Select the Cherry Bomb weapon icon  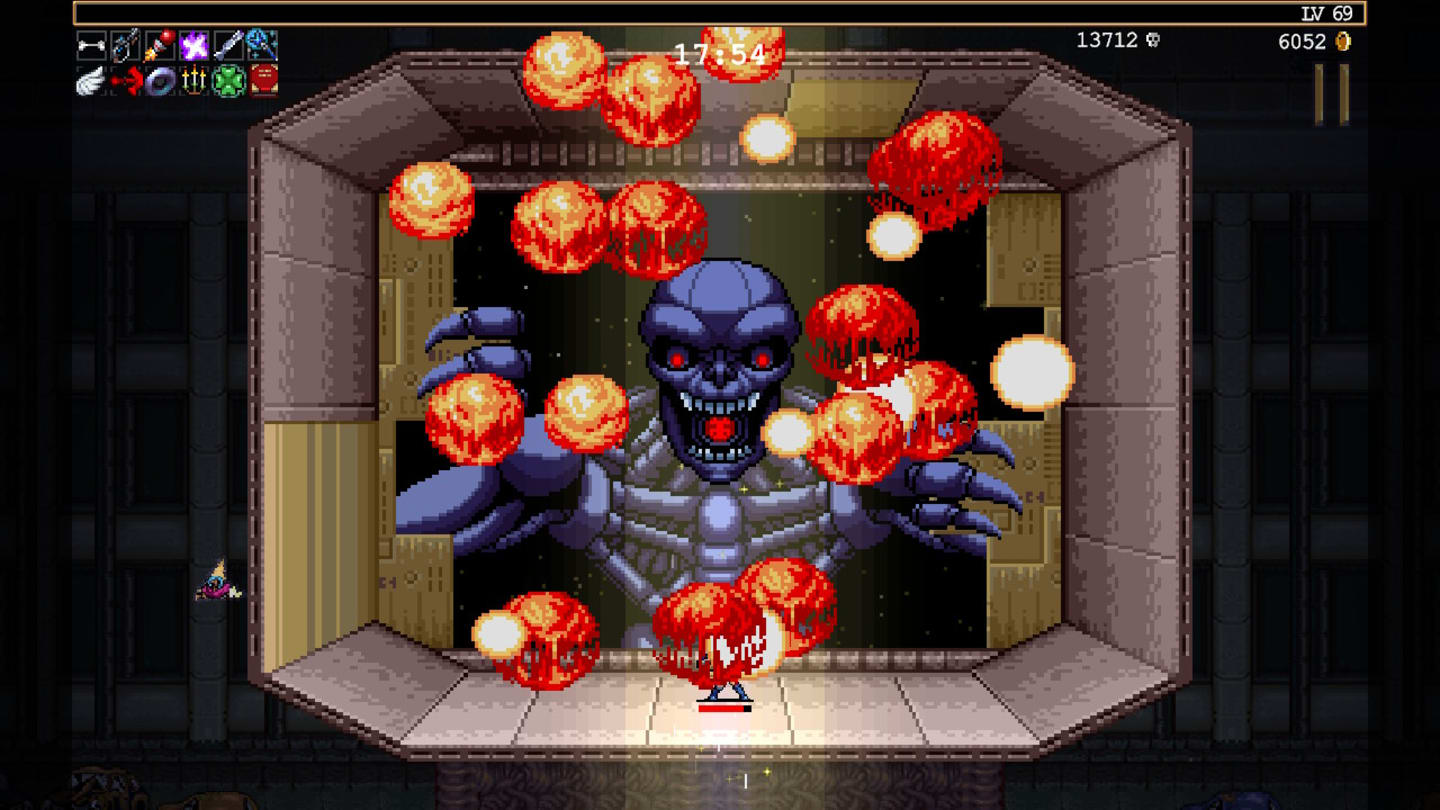(x=159, y=45)
